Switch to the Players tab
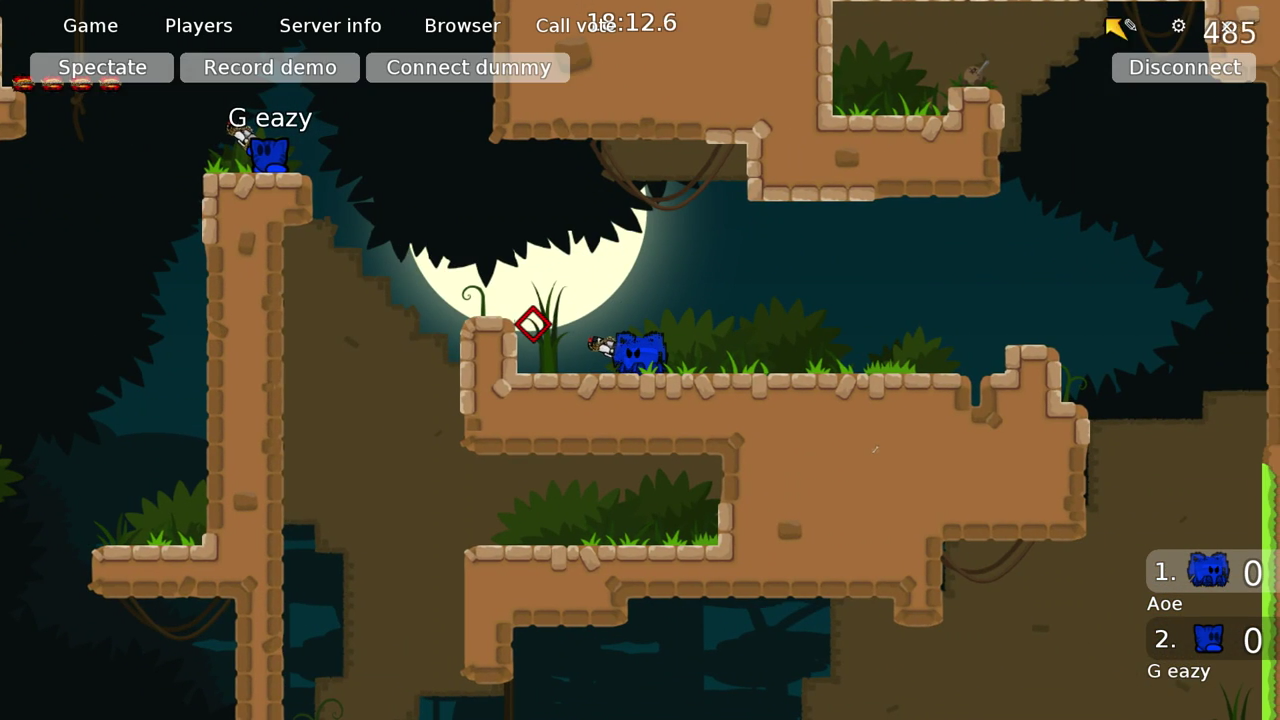This screenshot has width=1280, height=720. pos(198,26)
